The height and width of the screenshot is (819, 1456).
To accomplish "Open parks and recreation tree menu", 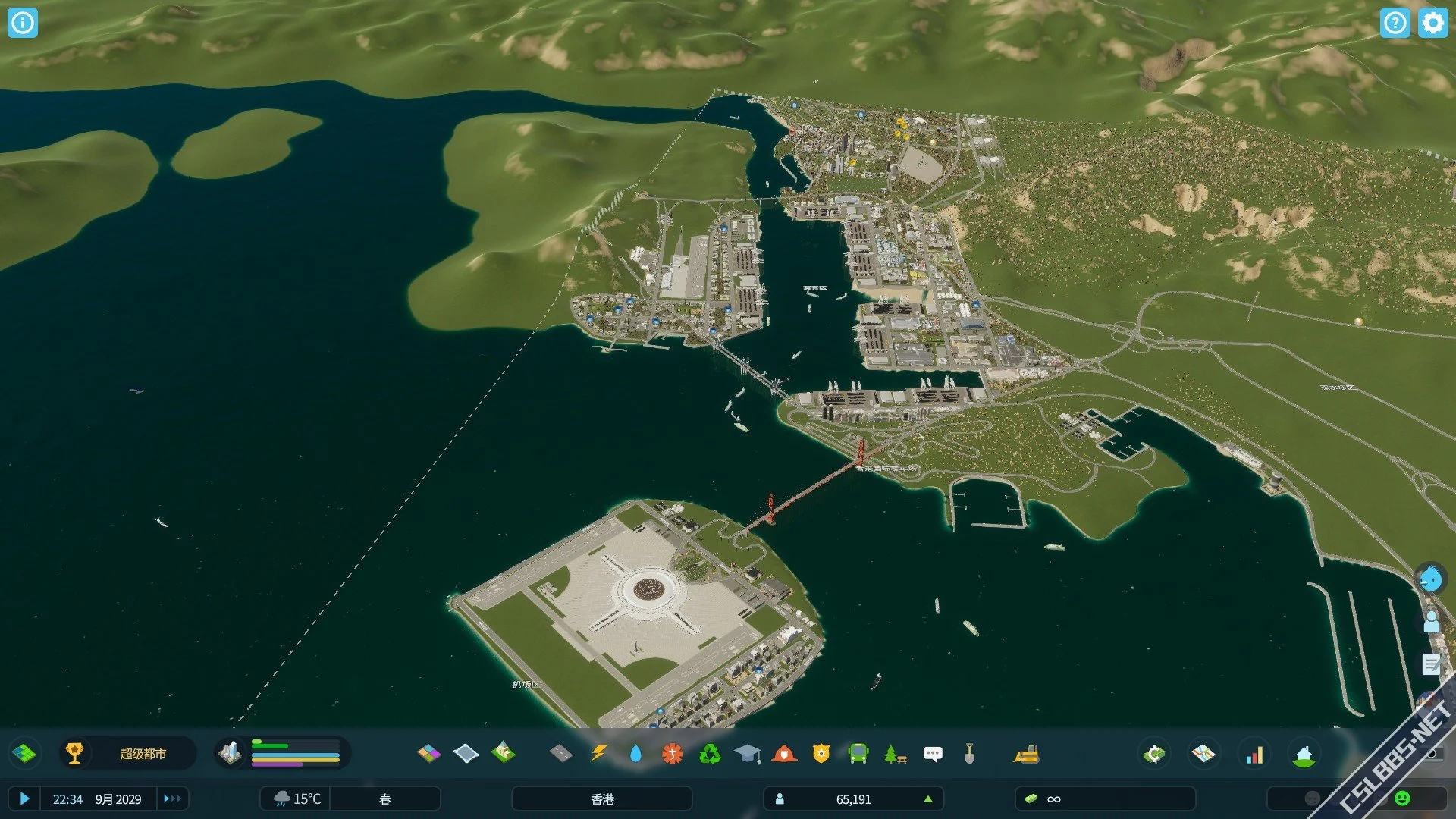I will point(895,754).
